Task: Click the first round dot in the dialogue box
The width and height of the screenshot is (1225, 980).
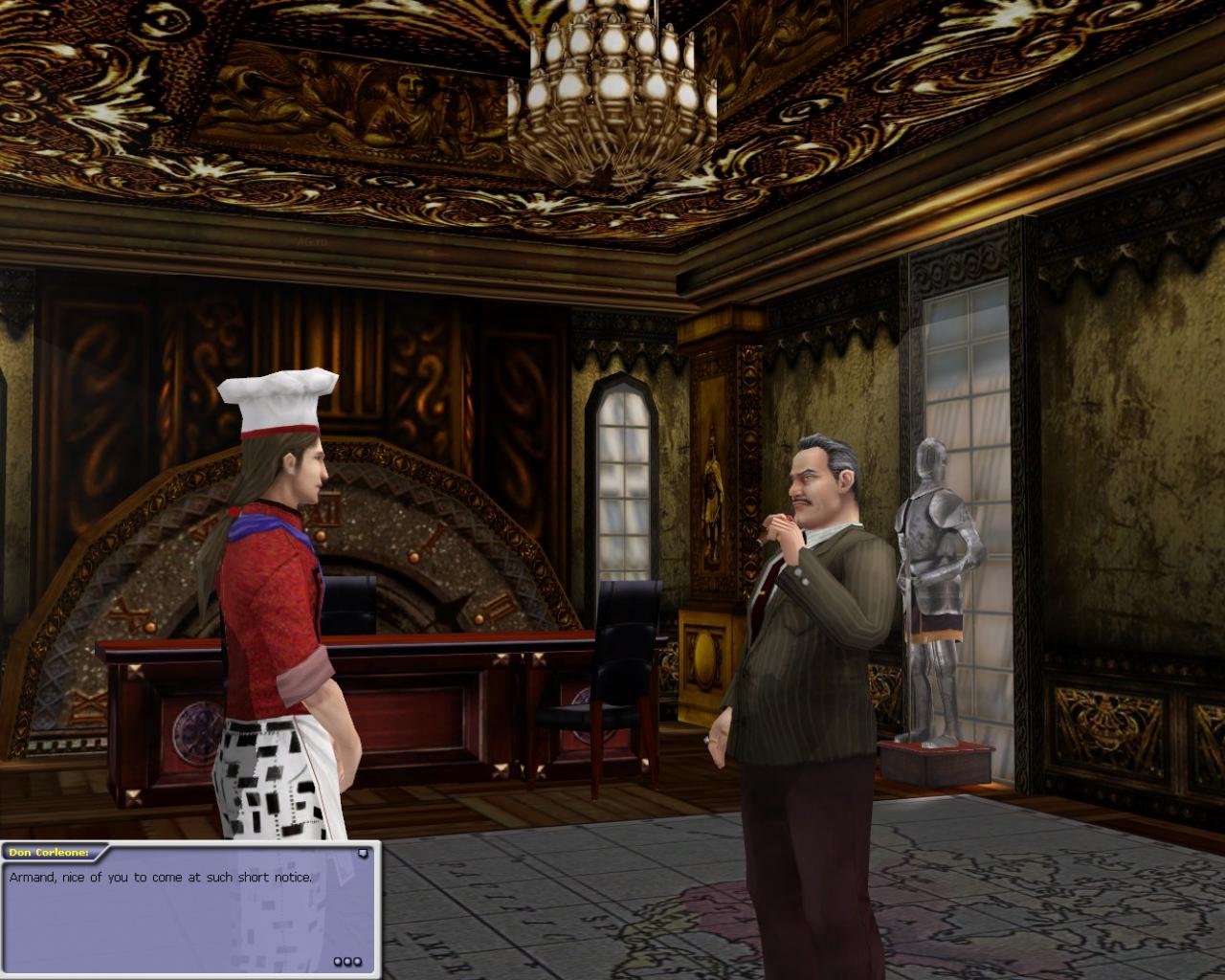Action: 338,961
